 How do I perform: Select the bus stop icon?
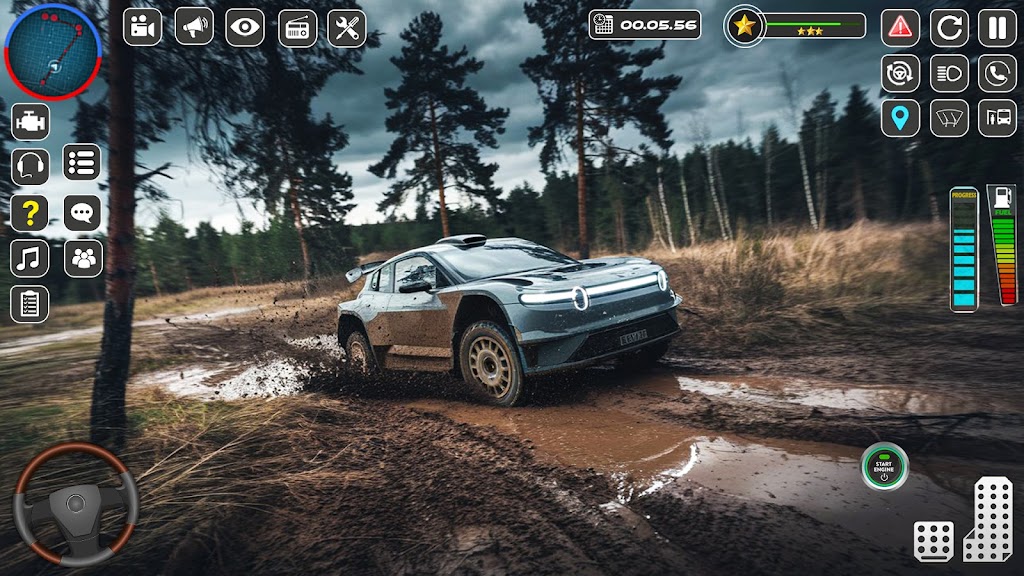(x=997, y=118)
